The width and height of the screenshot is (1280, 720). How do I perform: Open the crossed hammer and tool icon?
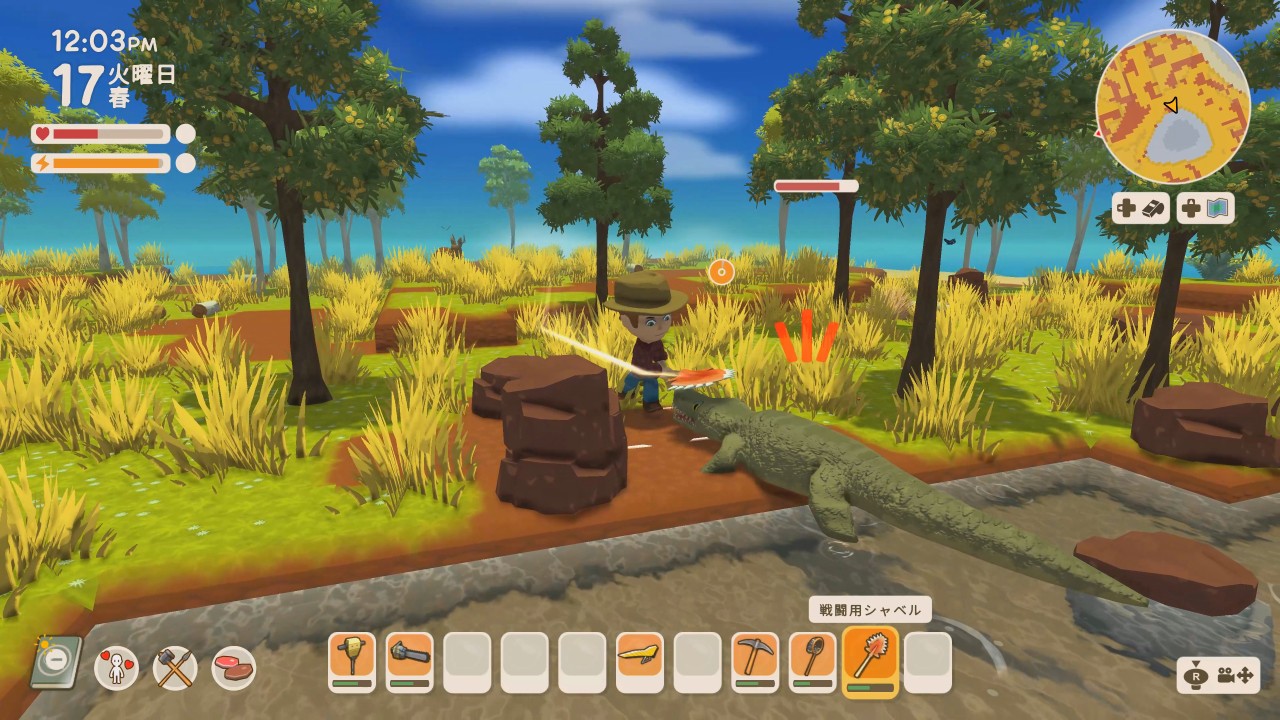pos(175,667)
